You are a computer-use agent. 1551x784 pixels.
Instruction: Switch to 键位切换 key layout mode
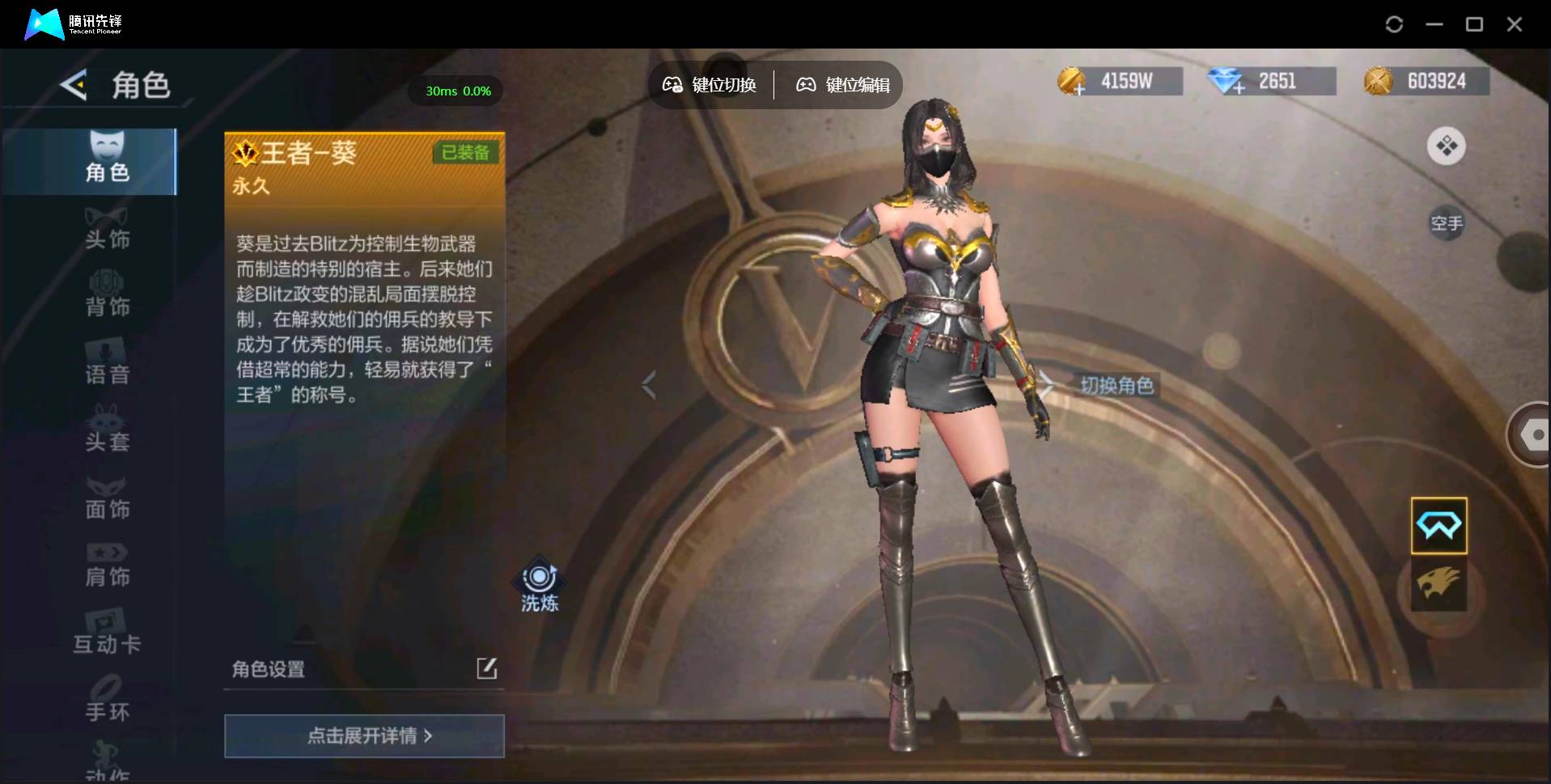(710, 85)
